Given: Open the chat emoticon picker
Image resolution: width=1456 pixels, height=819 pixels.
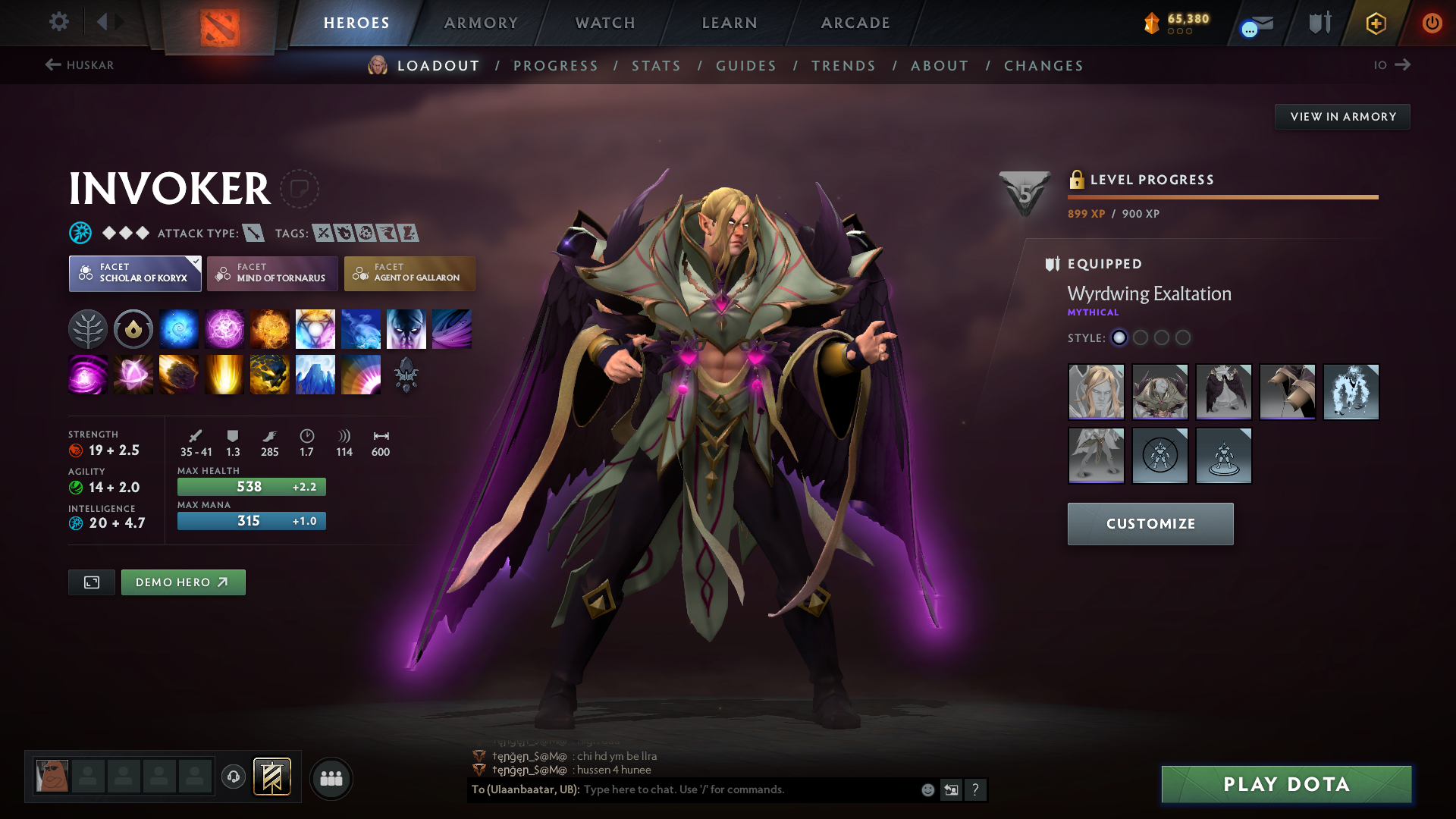Looking at the screenshot, I should 927,789.
